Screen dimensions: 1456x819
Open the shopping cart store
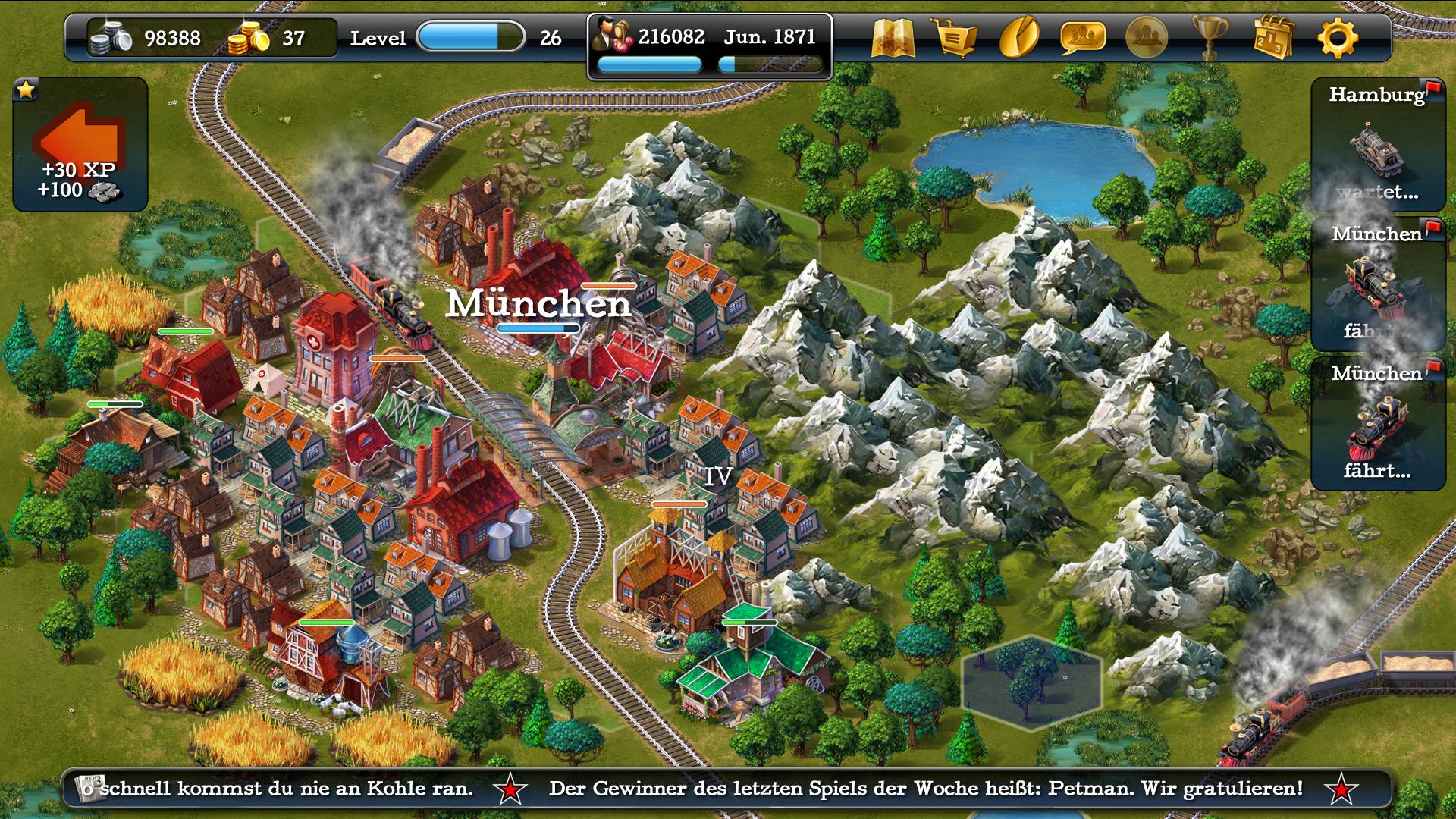click(x=956, y=37)
